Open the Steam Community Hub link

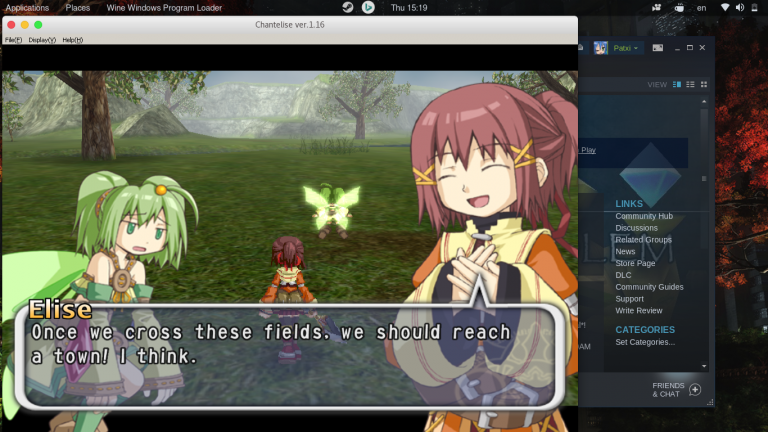coord(643,216)
